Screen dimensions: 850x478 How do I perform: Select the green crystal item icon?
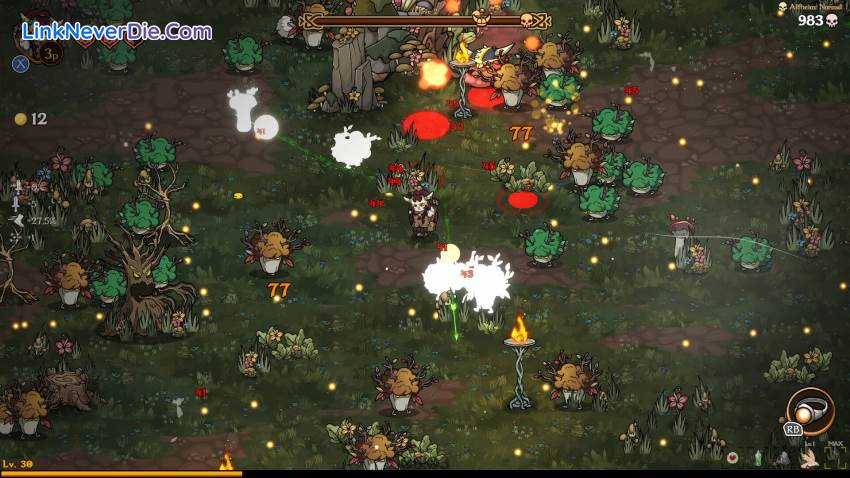pos(758,459)
